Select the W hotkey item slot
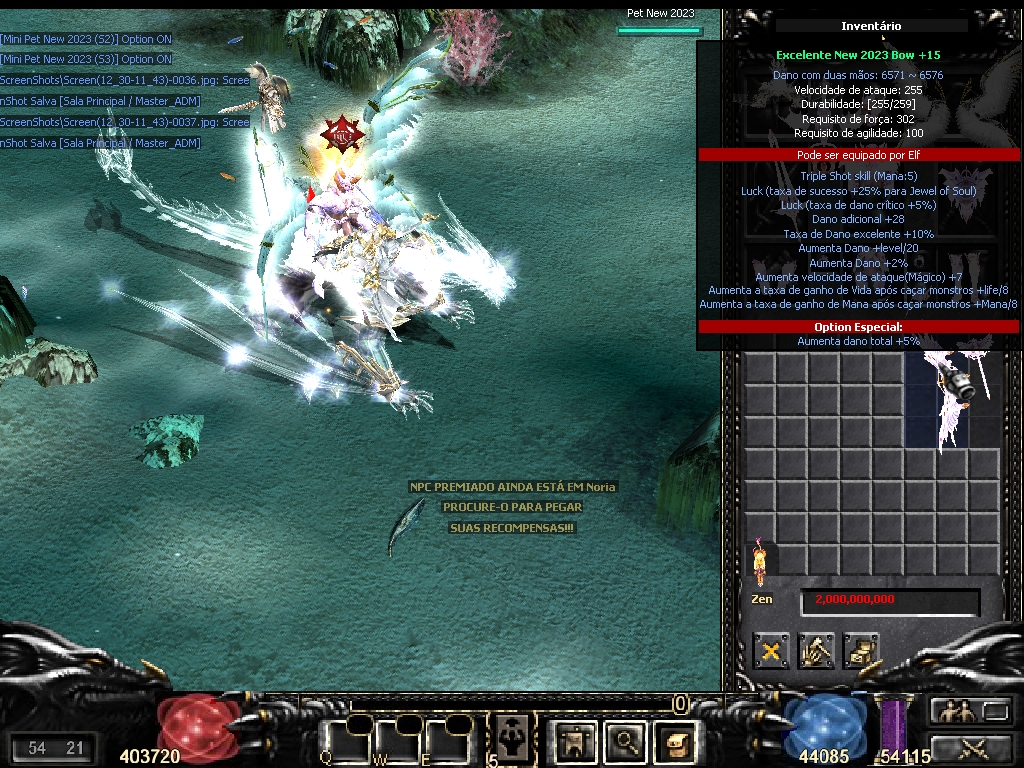This screenshot has height=768, width=1024. [x=398, y=740]
